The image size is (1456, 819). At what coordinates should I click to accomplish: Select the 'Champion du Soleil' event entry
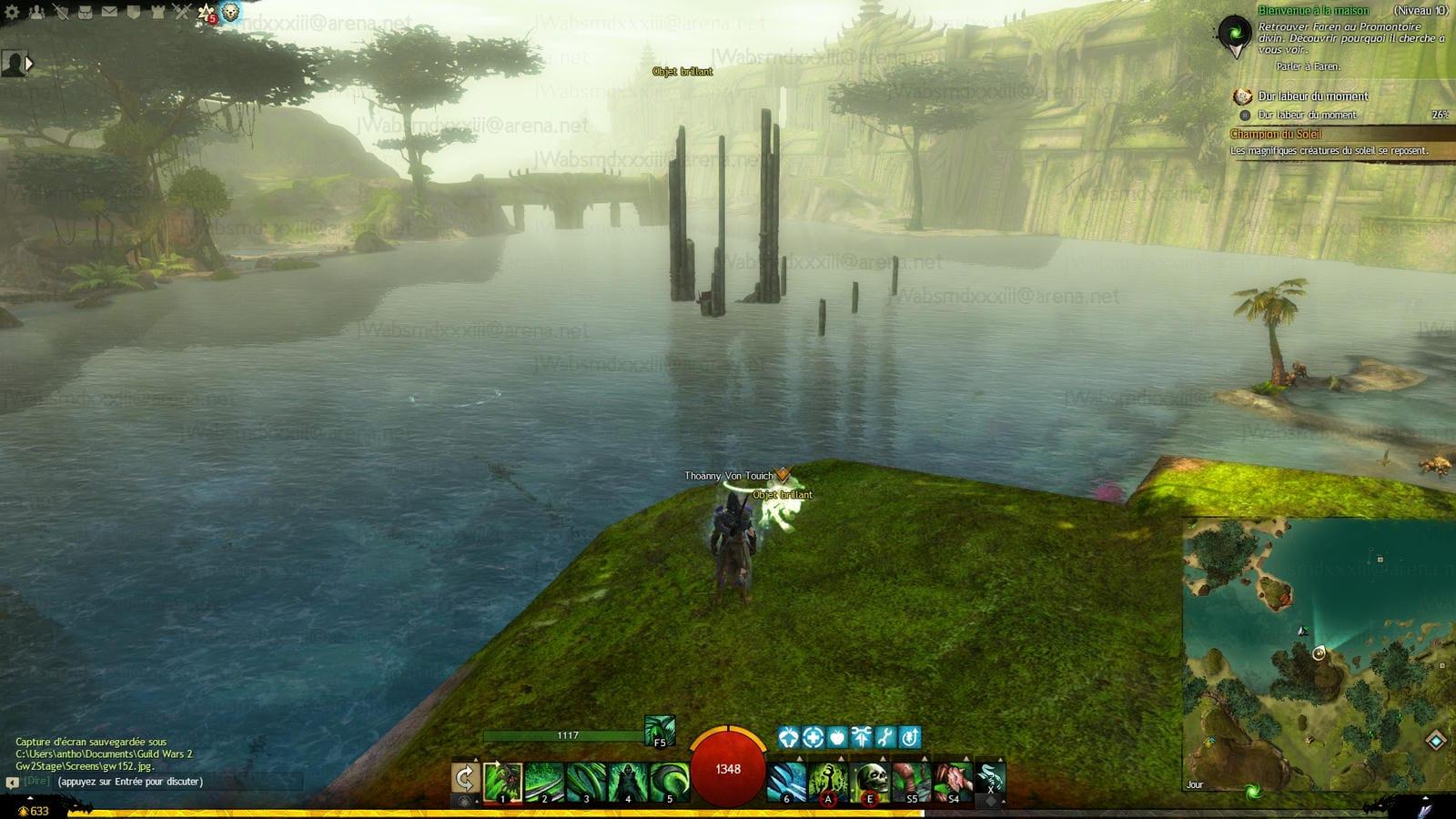click(x=1276, y=135)
